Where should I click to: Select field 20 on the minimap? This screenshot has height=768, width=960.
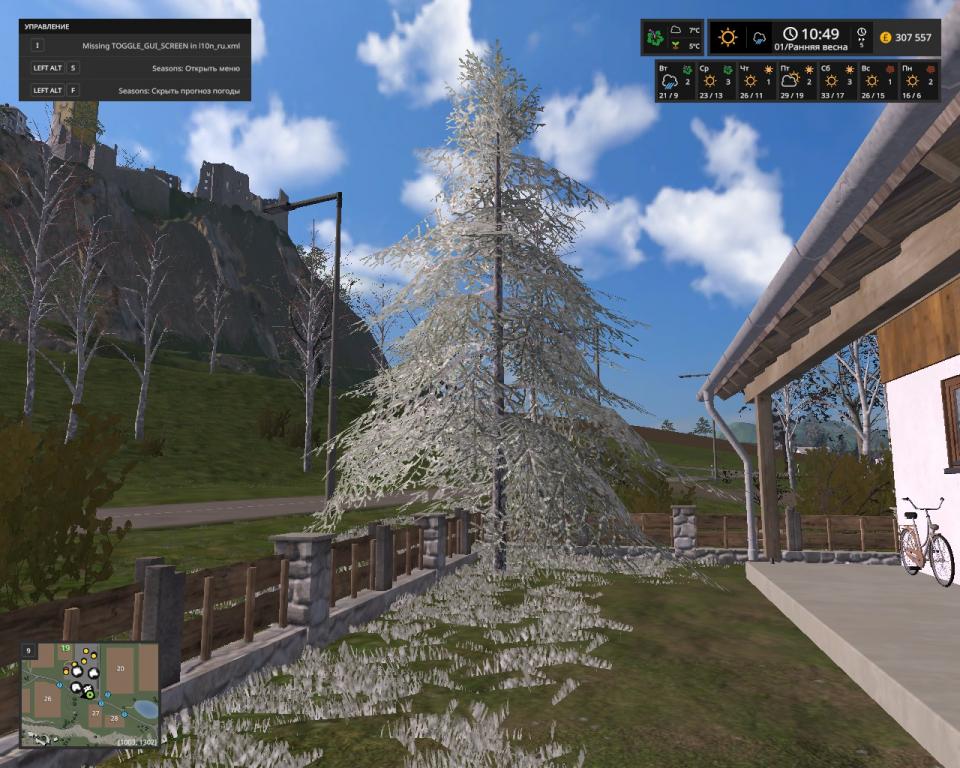coord(119,669)
